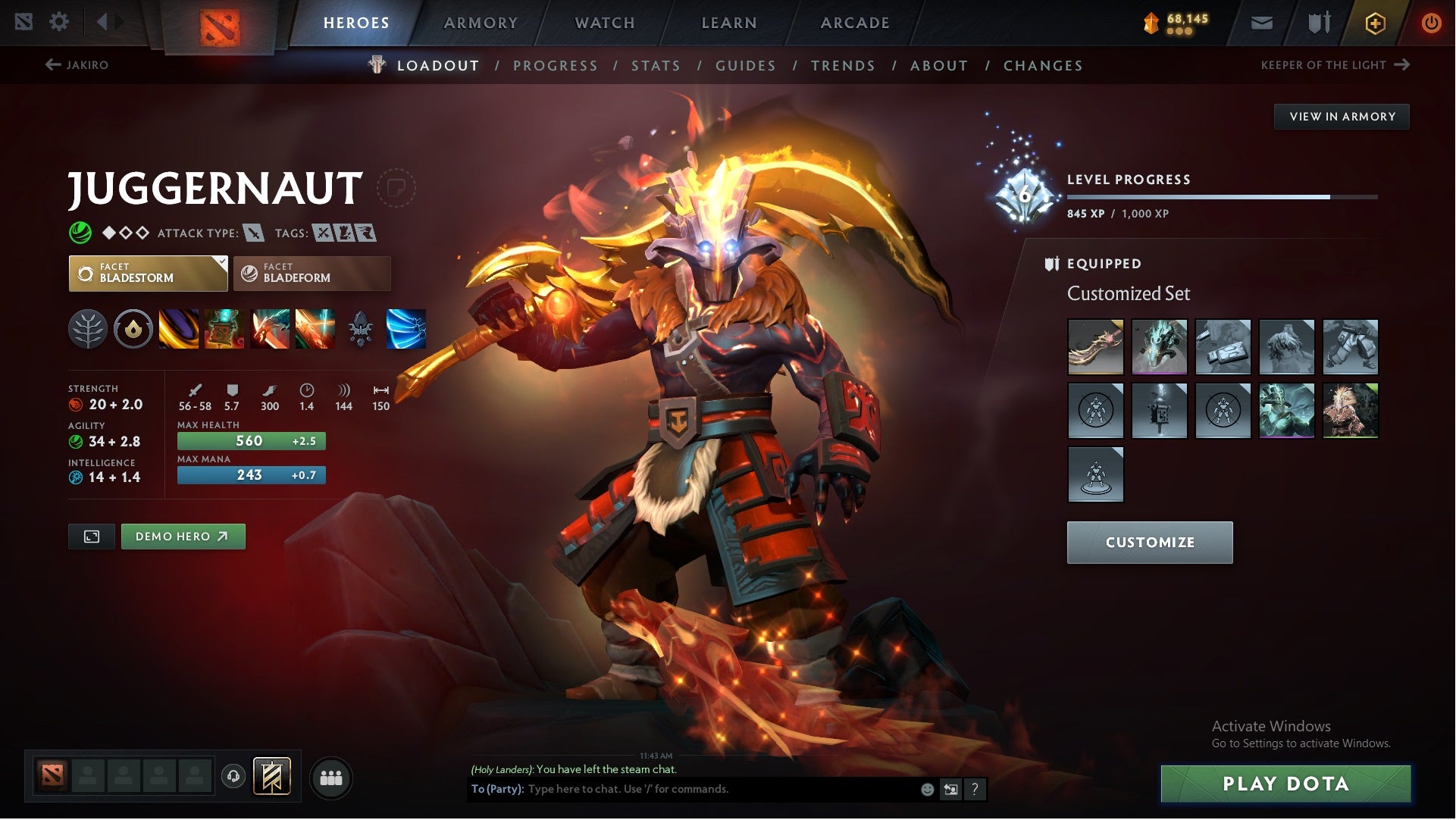Switch to the Bladeform facet
The width and height of the screenshot is (1456, 820).
pos(312,273)
